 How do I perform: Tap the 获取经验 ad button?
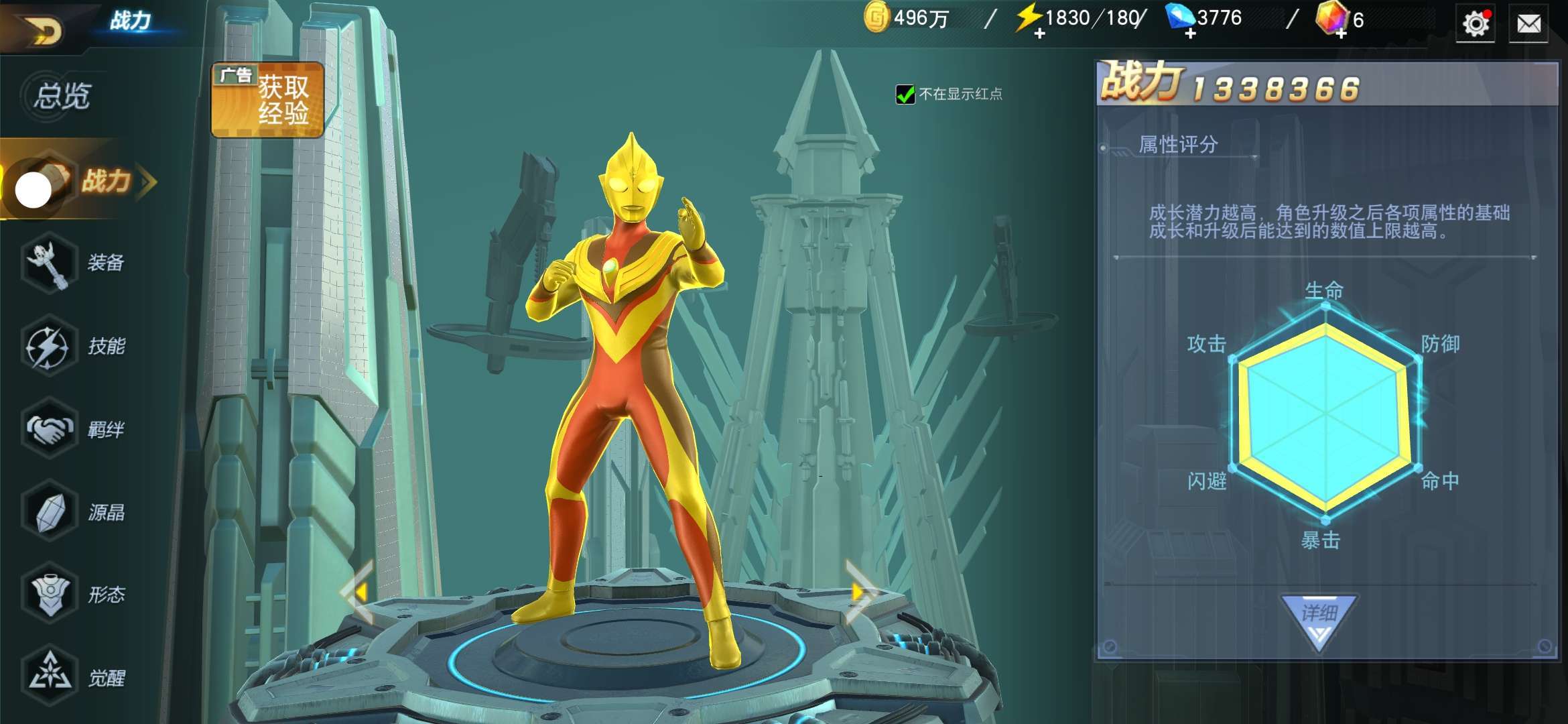pos(268,101)
